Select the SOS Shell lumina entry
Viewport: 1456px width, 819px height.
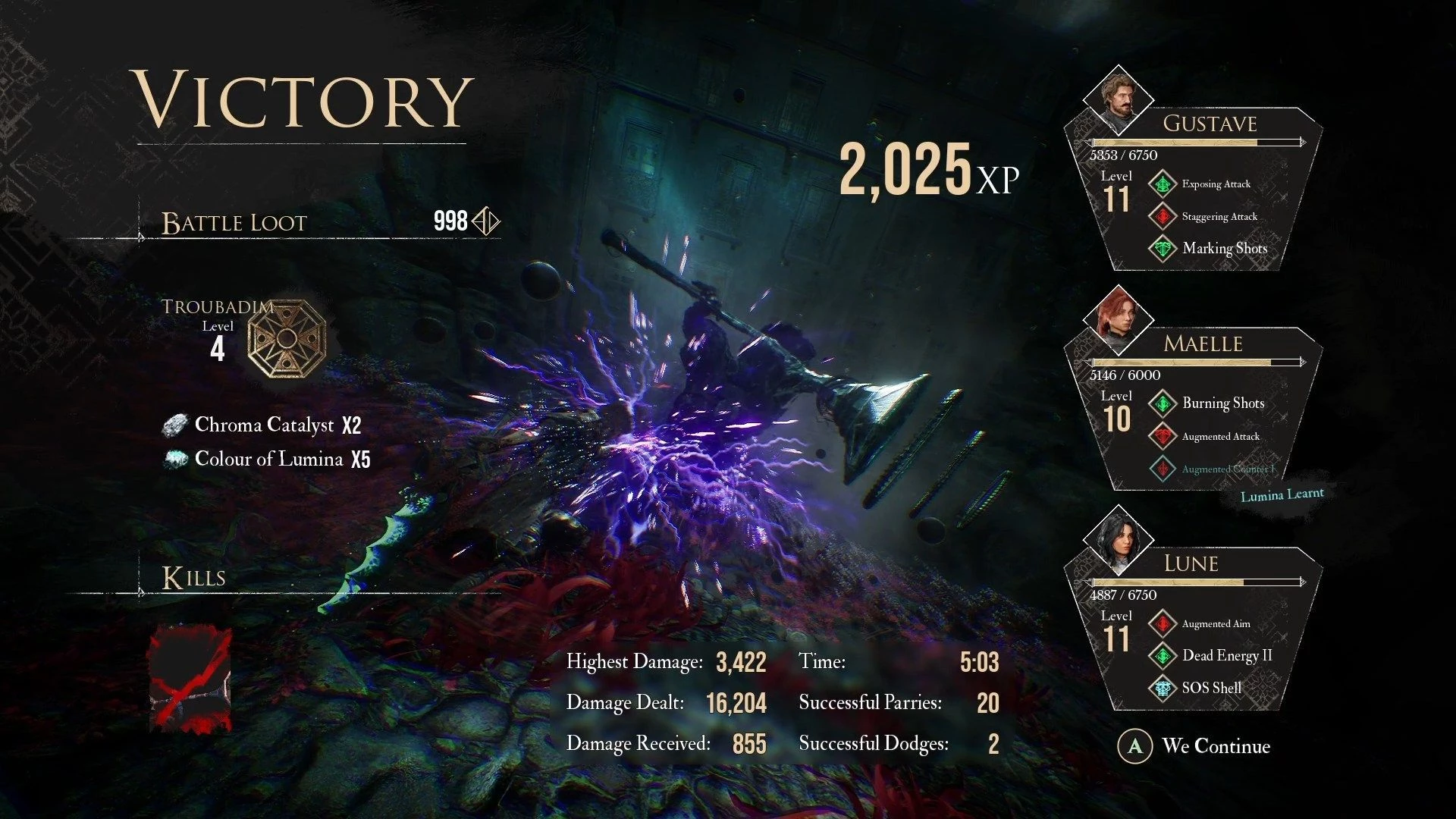pyautogui.click(x=1211, y=689)
